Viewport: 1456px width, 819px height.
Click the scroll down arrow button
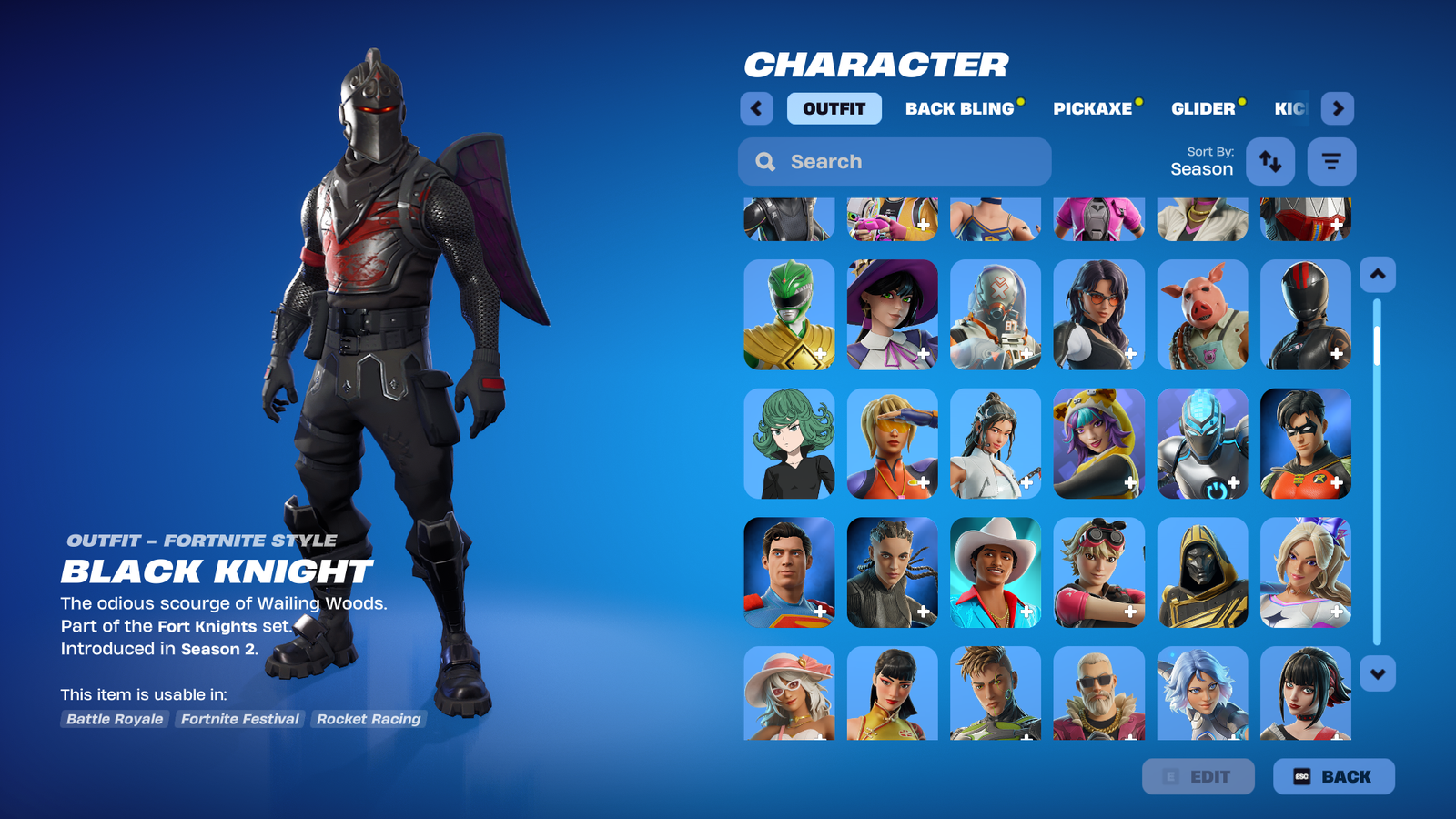coord(1378,674)
